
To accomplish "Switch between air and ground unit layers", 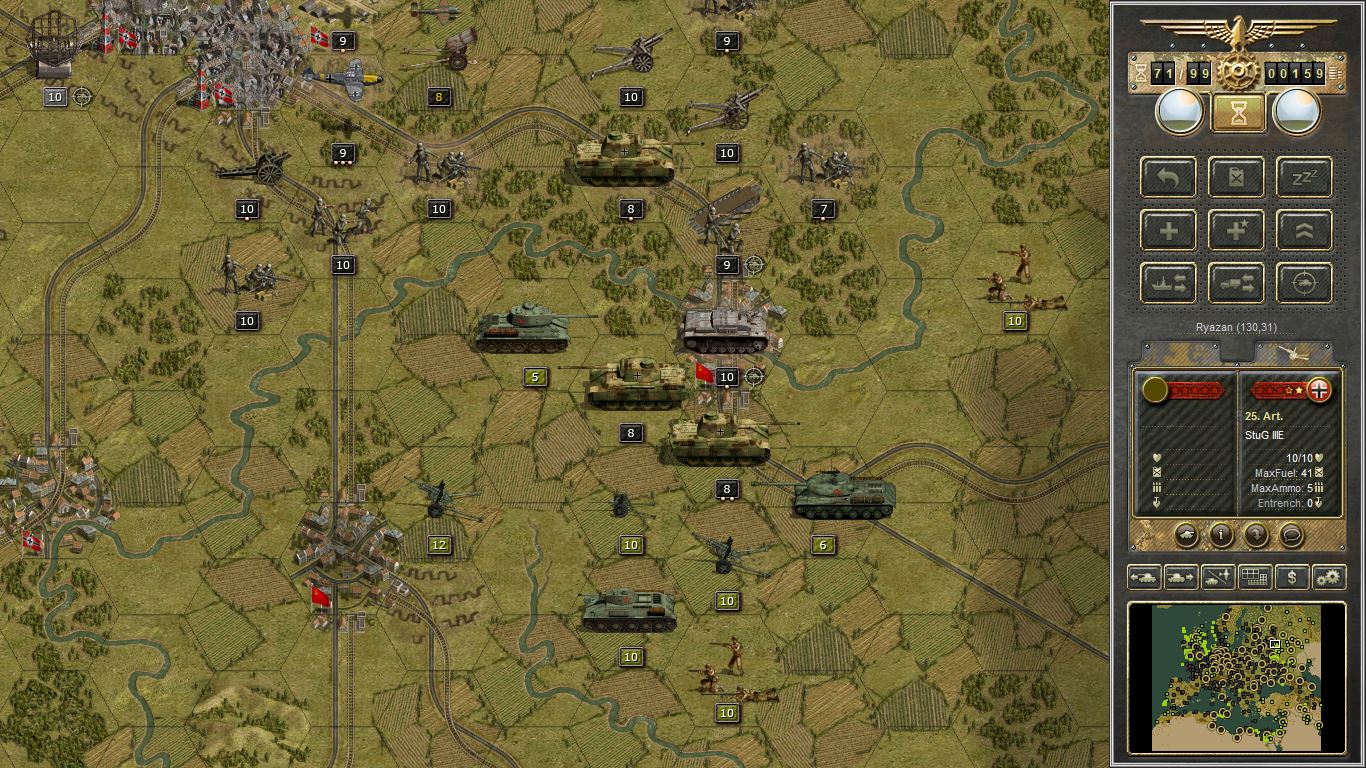I will click(x=1216, y=577).
